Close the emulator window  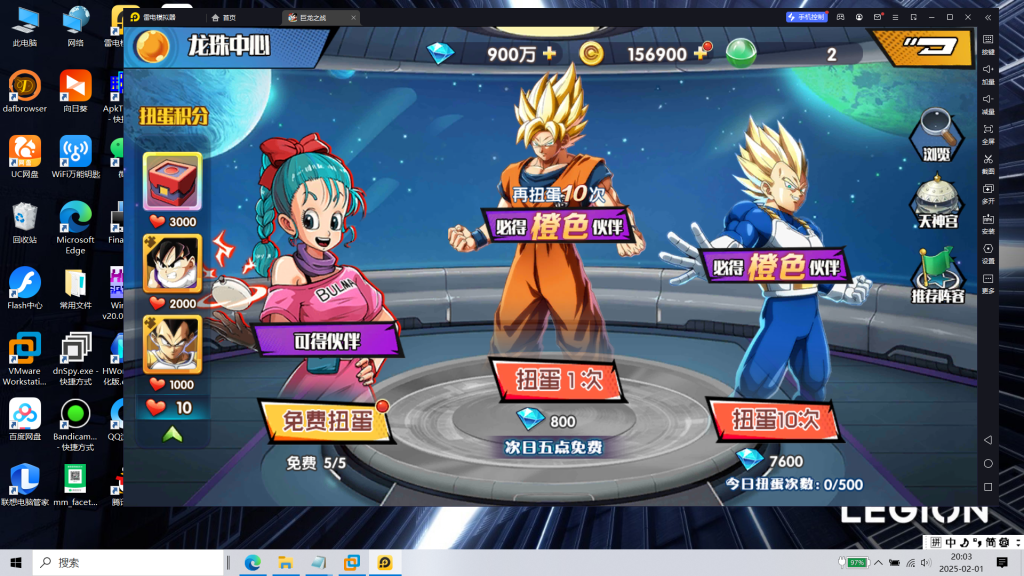tap(987, 17)
